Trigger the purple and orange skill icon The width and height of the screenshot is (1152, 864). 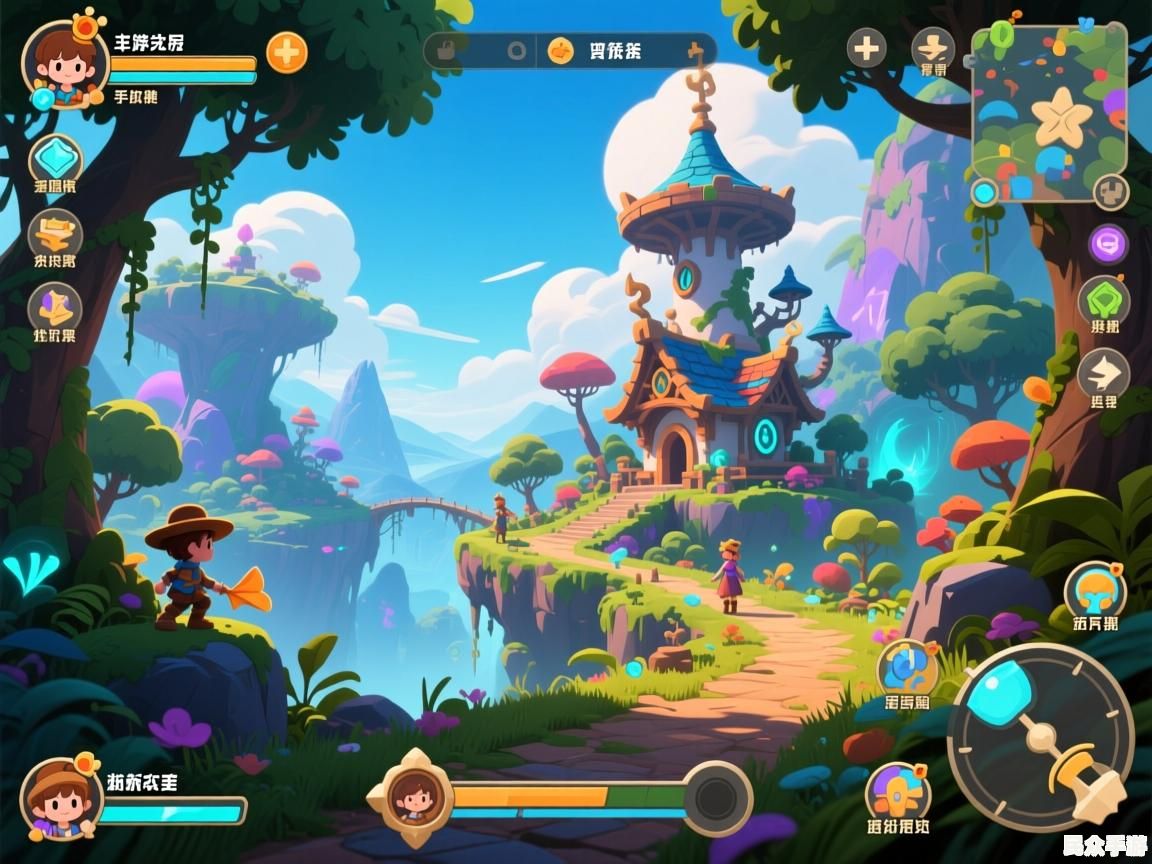pyautogui.click(x=897, y=793)
